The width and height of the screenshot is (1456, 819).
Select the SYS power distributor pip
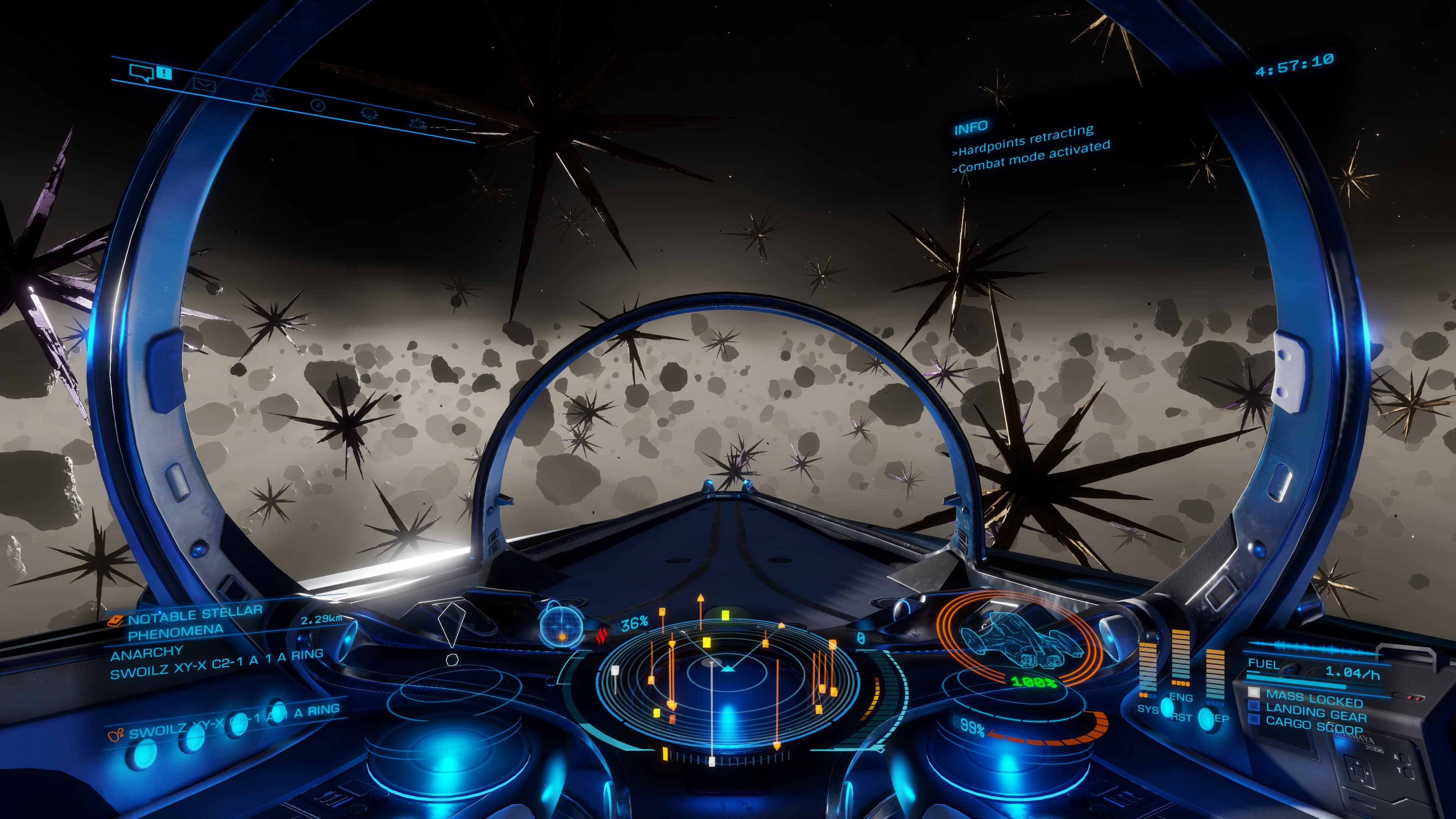[x=1148, y=708]
